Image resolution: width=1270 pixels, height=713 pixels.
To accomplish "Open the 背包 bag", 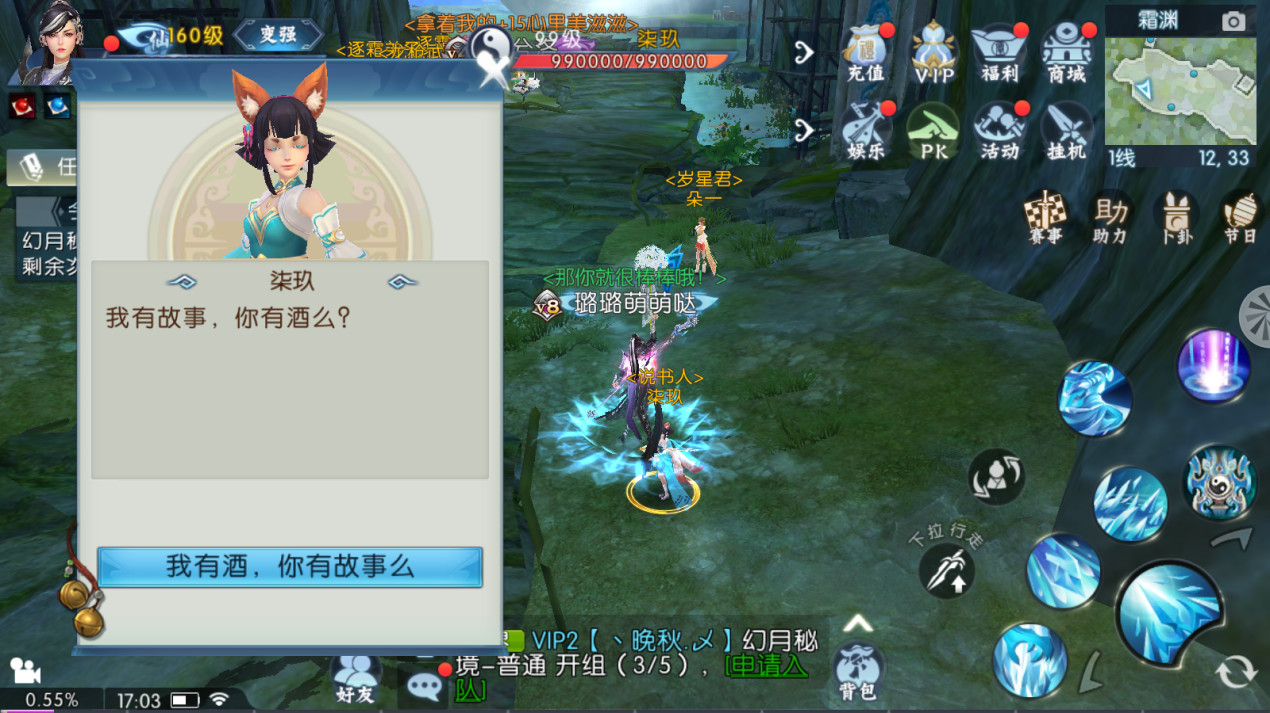I will pyautogui.click(x=857, y=670).
